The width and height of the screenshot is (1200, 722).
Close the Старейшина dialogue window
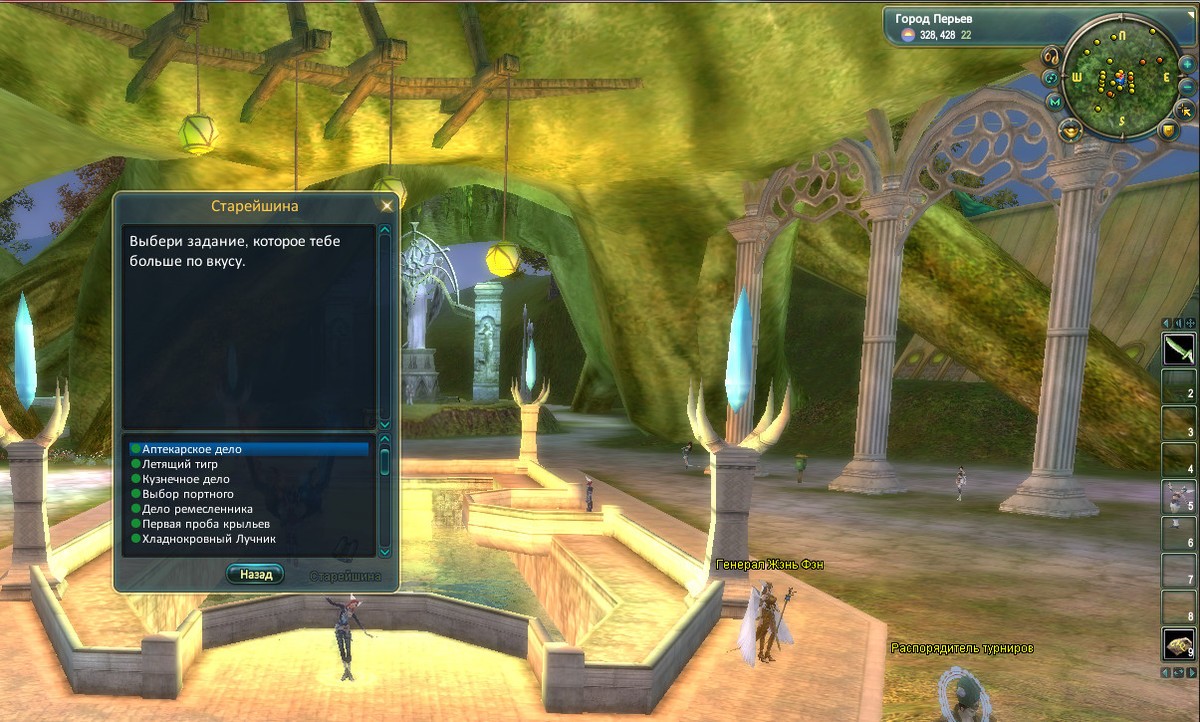point(386,206)
